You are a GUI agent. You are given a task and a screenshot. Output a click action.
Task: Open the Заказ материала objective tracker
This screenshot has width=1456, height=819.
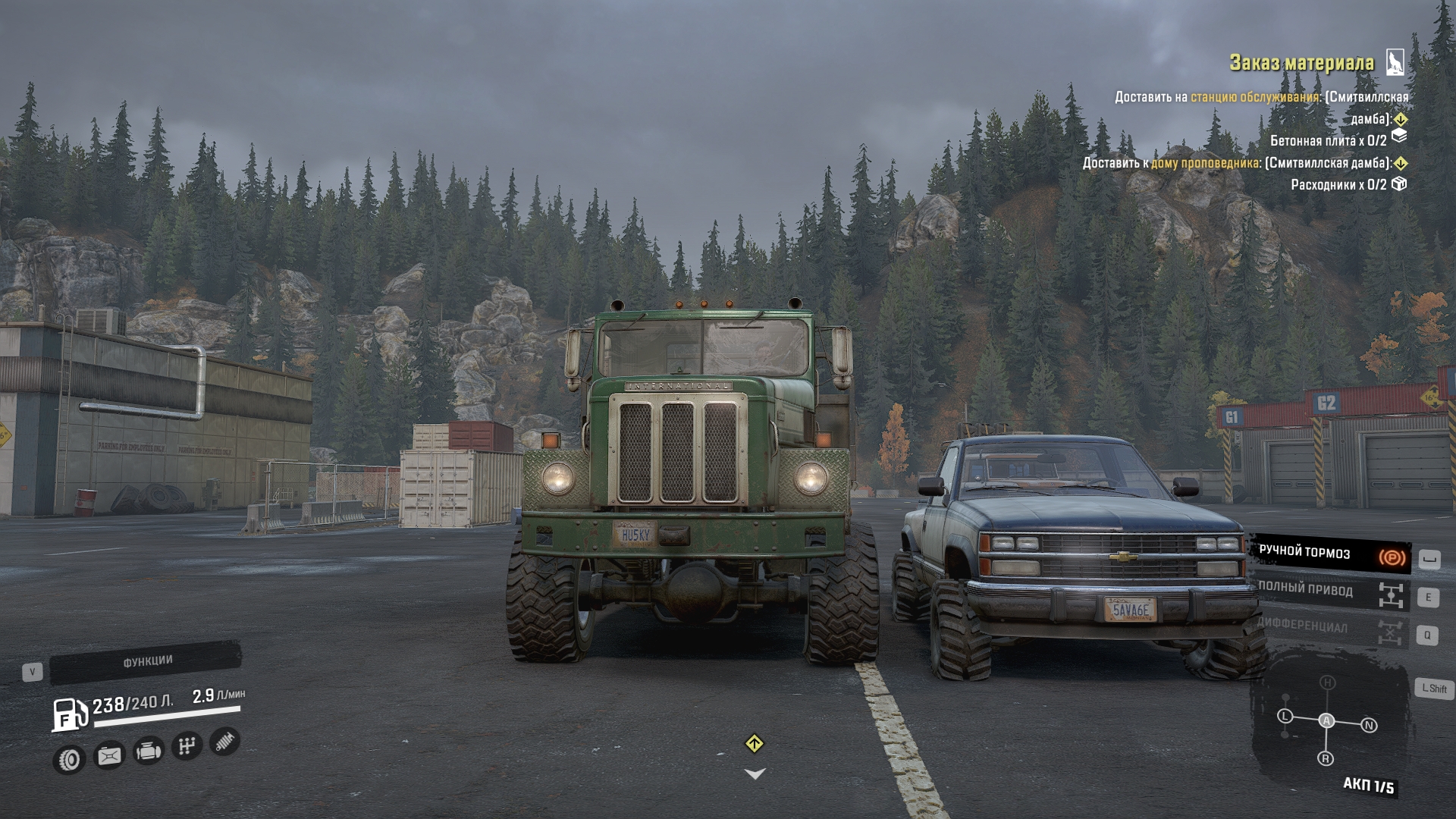point(1301,63)
